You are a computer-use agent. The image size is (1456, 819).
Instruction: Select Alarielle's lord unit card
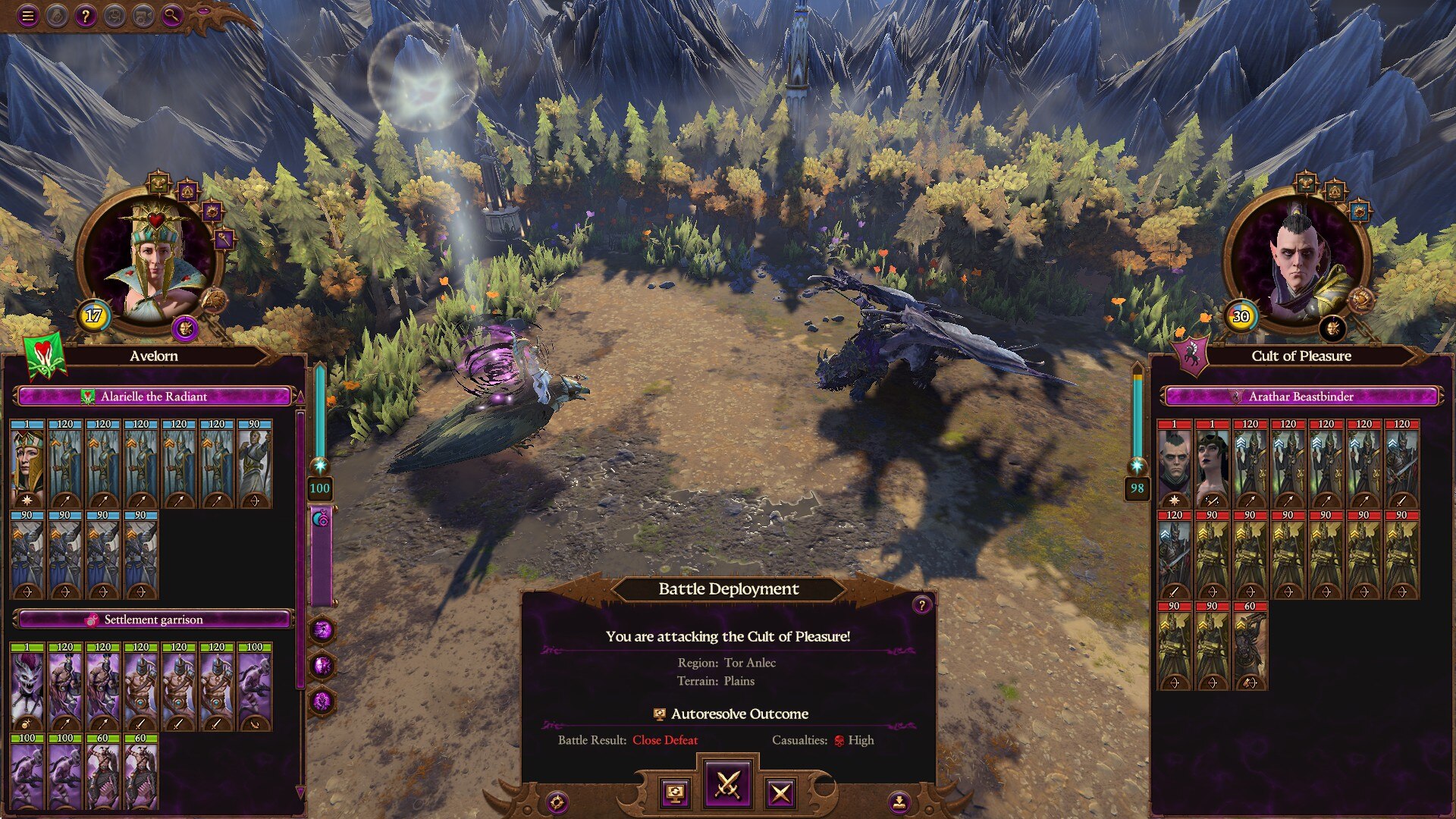point(27,464)
